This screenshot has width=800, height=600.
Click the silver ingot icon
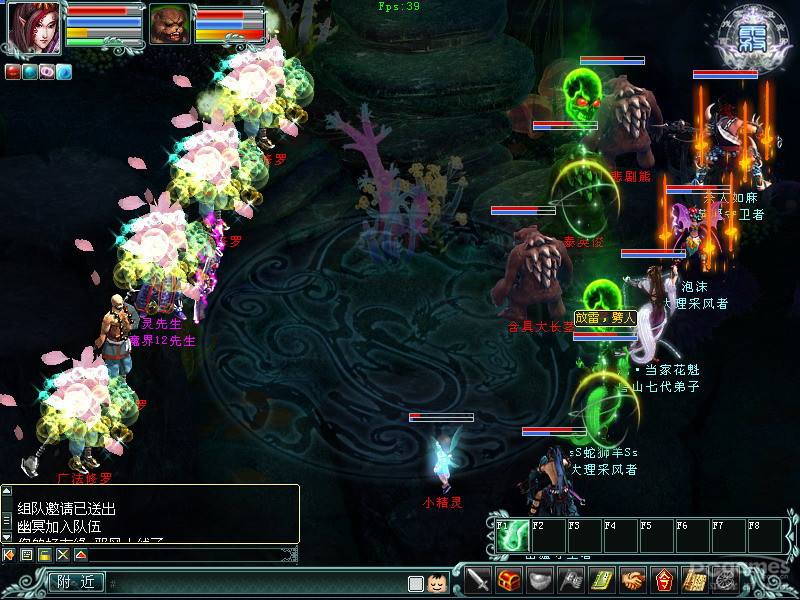click(540, 580)
